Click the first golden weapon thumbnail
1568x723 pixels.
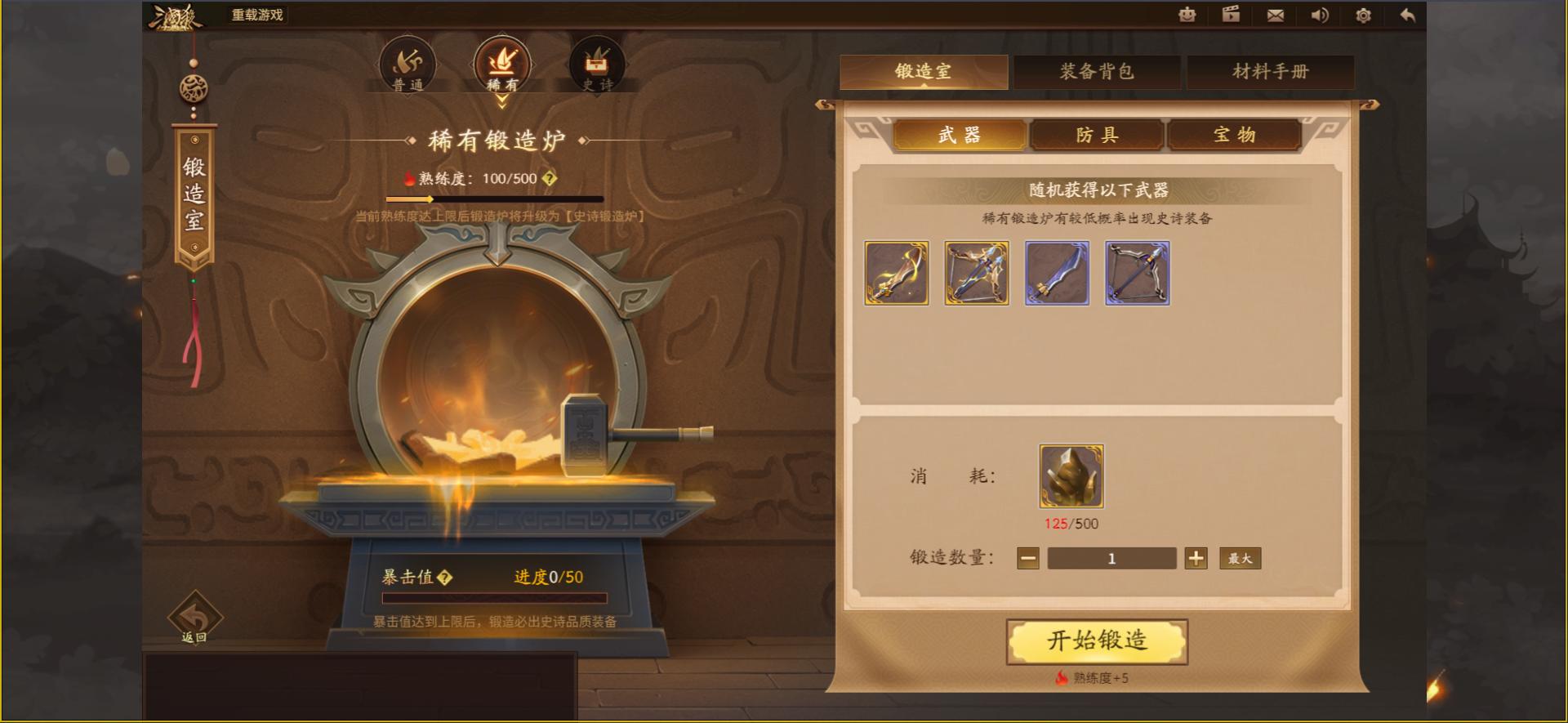(896, 274)
